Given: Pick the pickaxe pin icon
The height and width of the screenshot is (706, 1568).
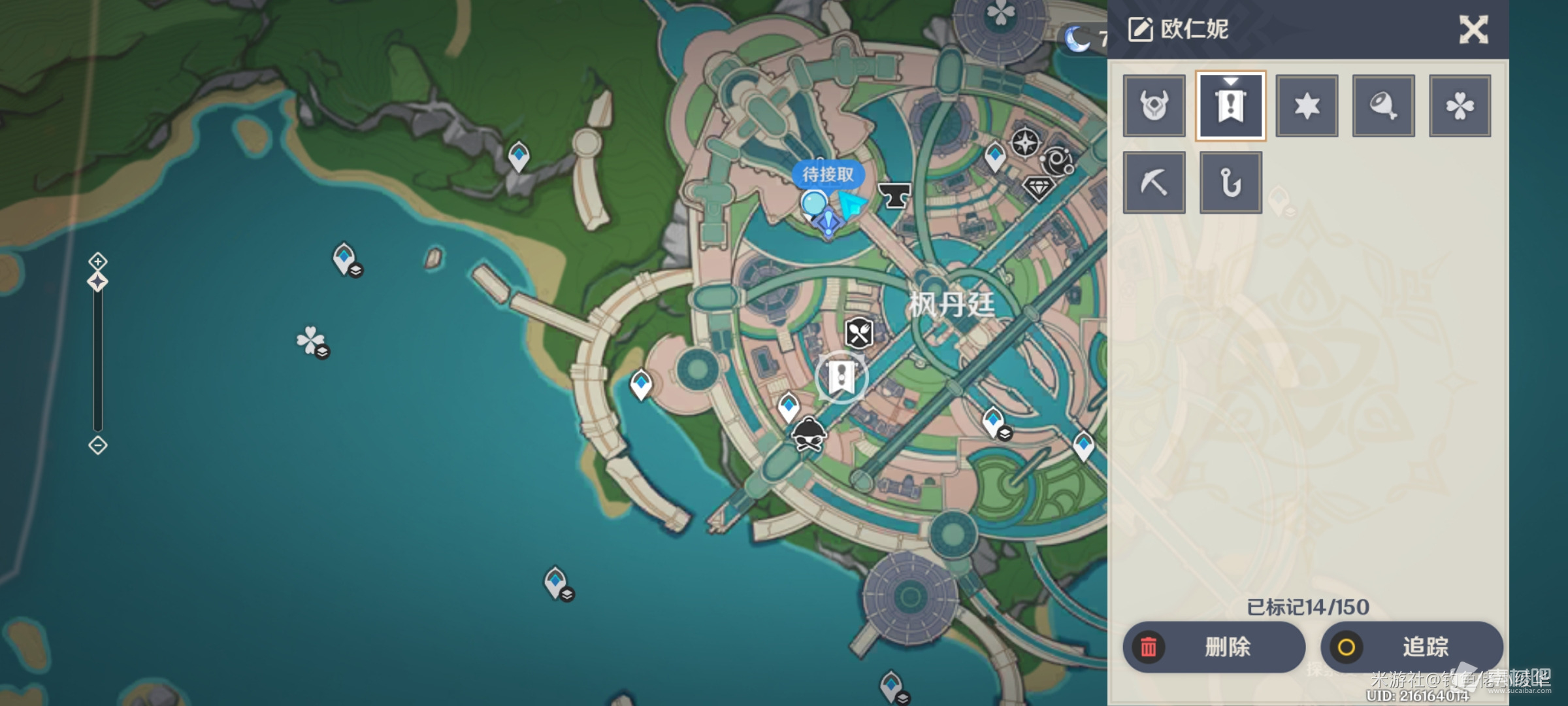Looking at the screenshot, I should click(x=1154, y=183).
